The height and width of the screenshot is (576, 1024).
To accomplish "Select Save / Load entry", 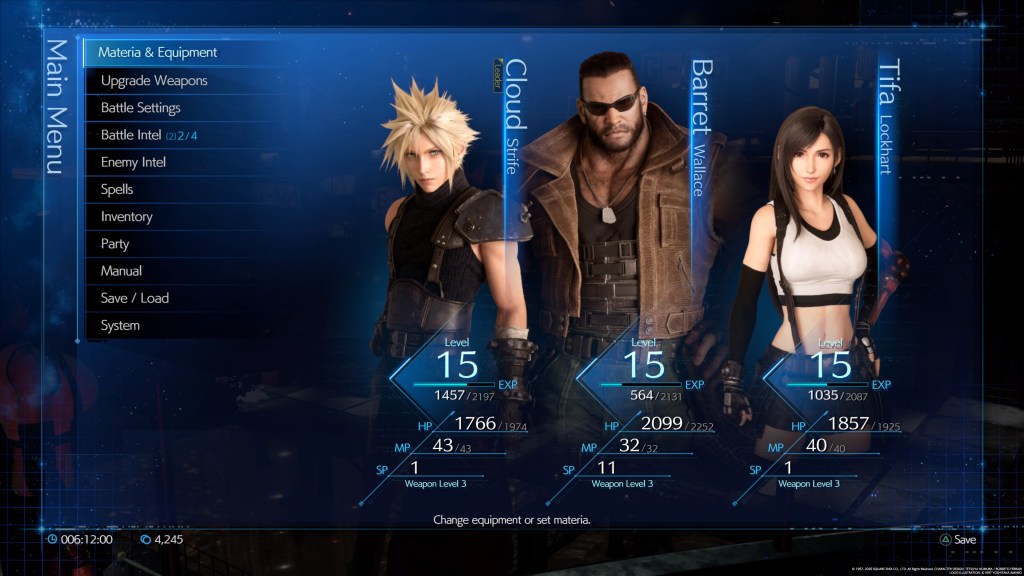I will tap(135, 298).
